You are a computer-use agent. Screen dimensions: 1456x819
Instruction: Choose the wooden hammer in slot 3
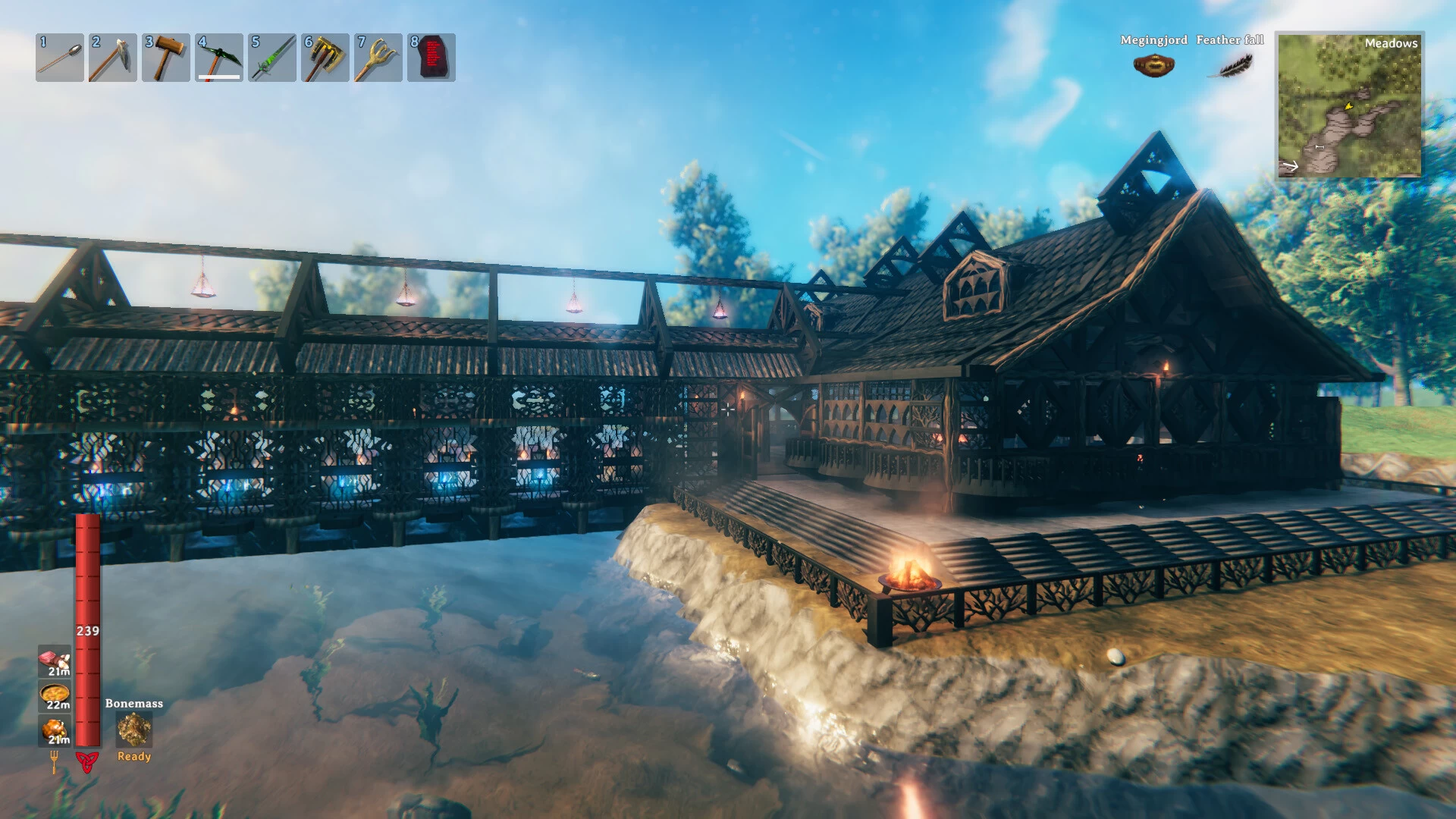click(166, 58)
